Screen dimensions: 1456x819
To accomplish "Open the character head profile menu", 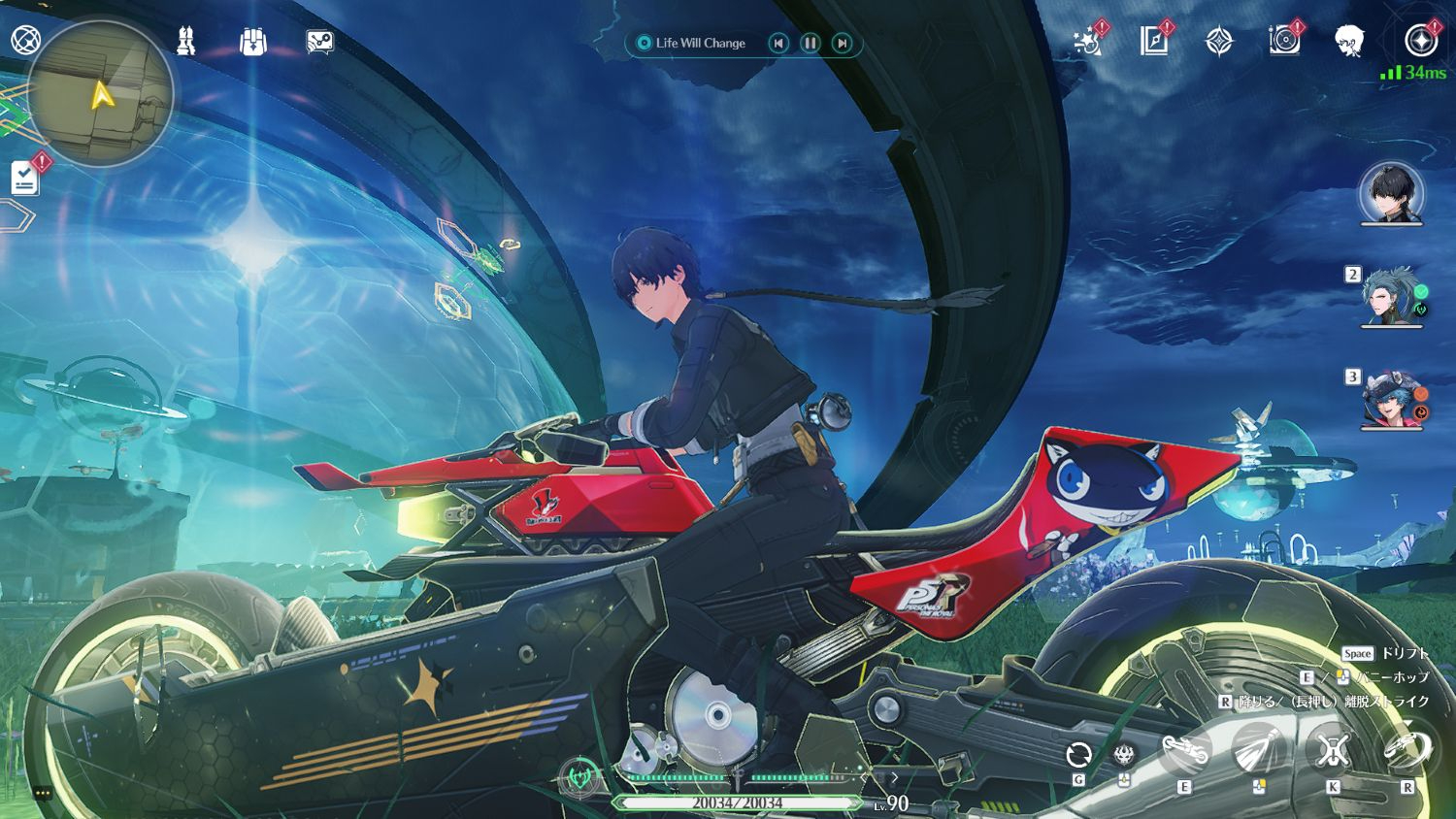I will (x=1349, y=41).
